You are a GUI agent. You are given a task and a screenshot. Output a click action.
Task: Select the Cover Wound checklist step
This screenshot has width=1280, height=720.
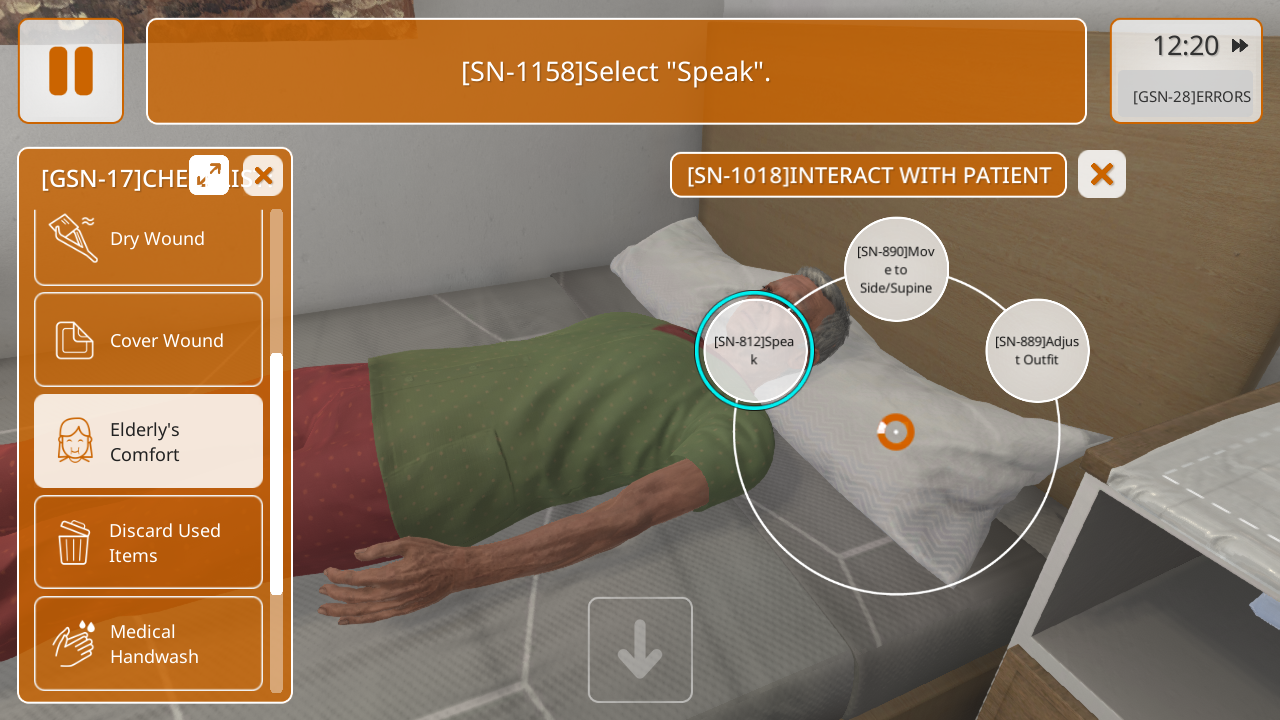pyautogui.click(x=148, y=340)
